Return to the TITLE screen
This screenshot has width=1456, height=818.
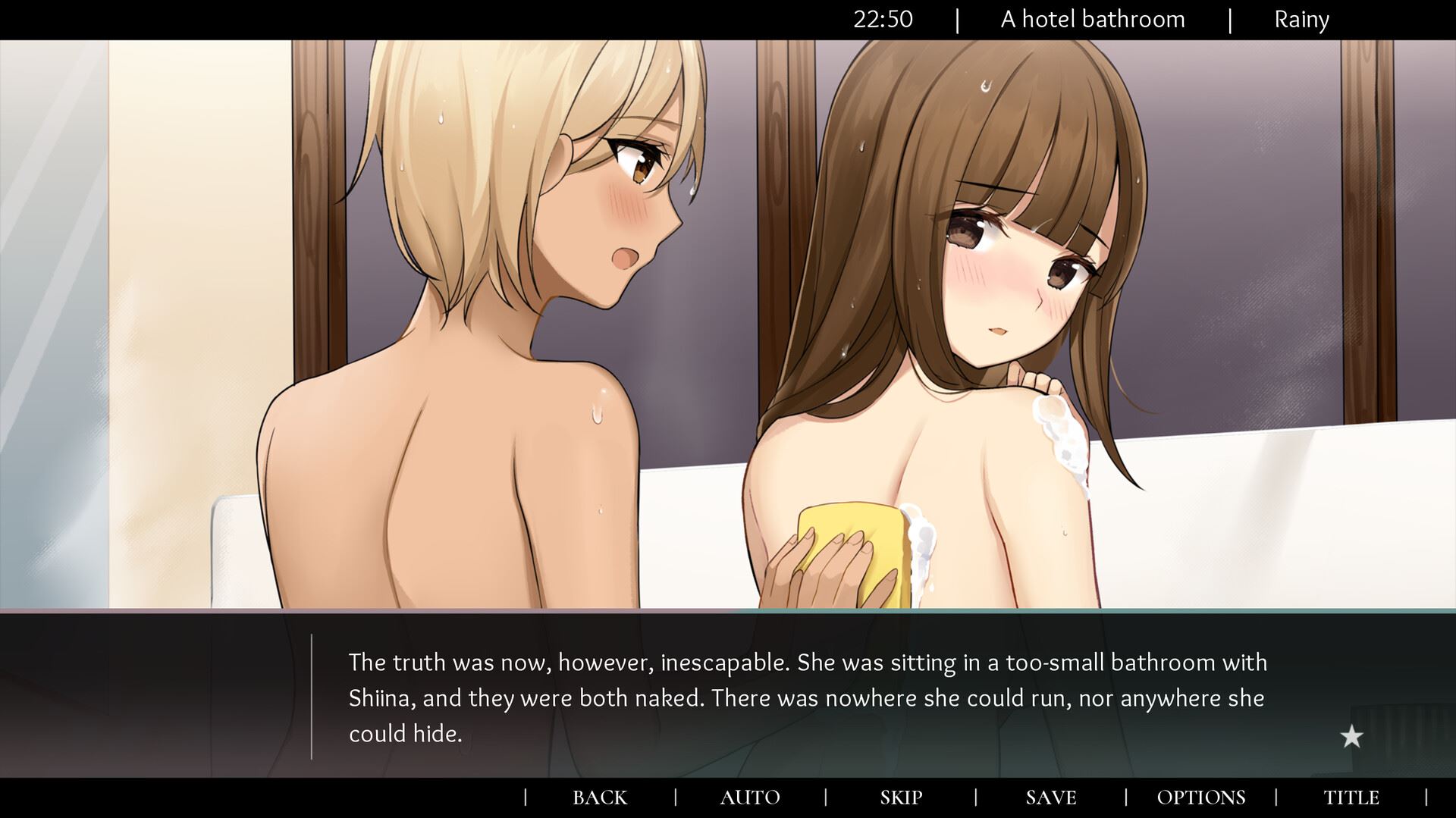click(1351, 798)
